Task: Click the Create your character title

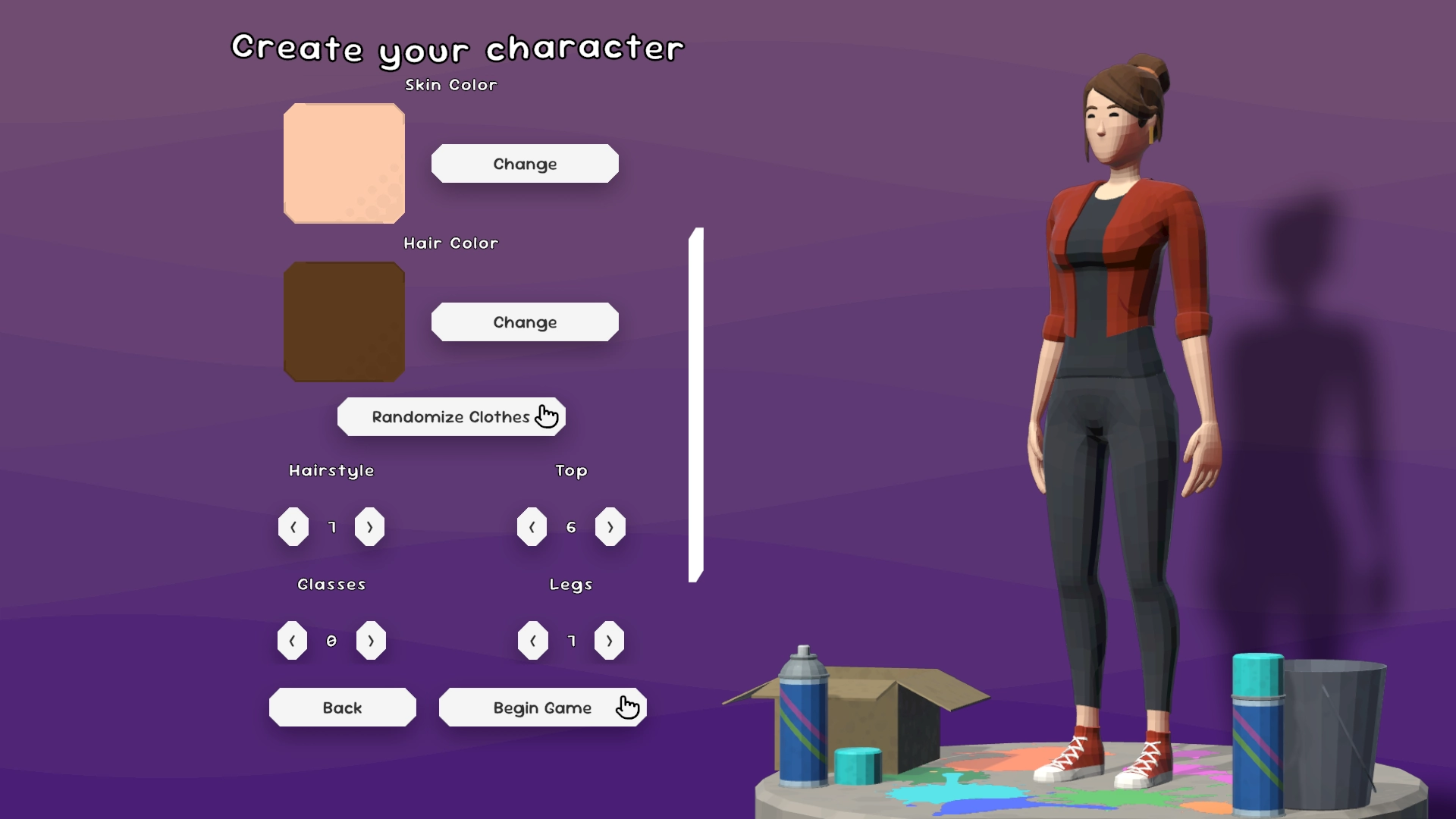Action: coord(457,48)
